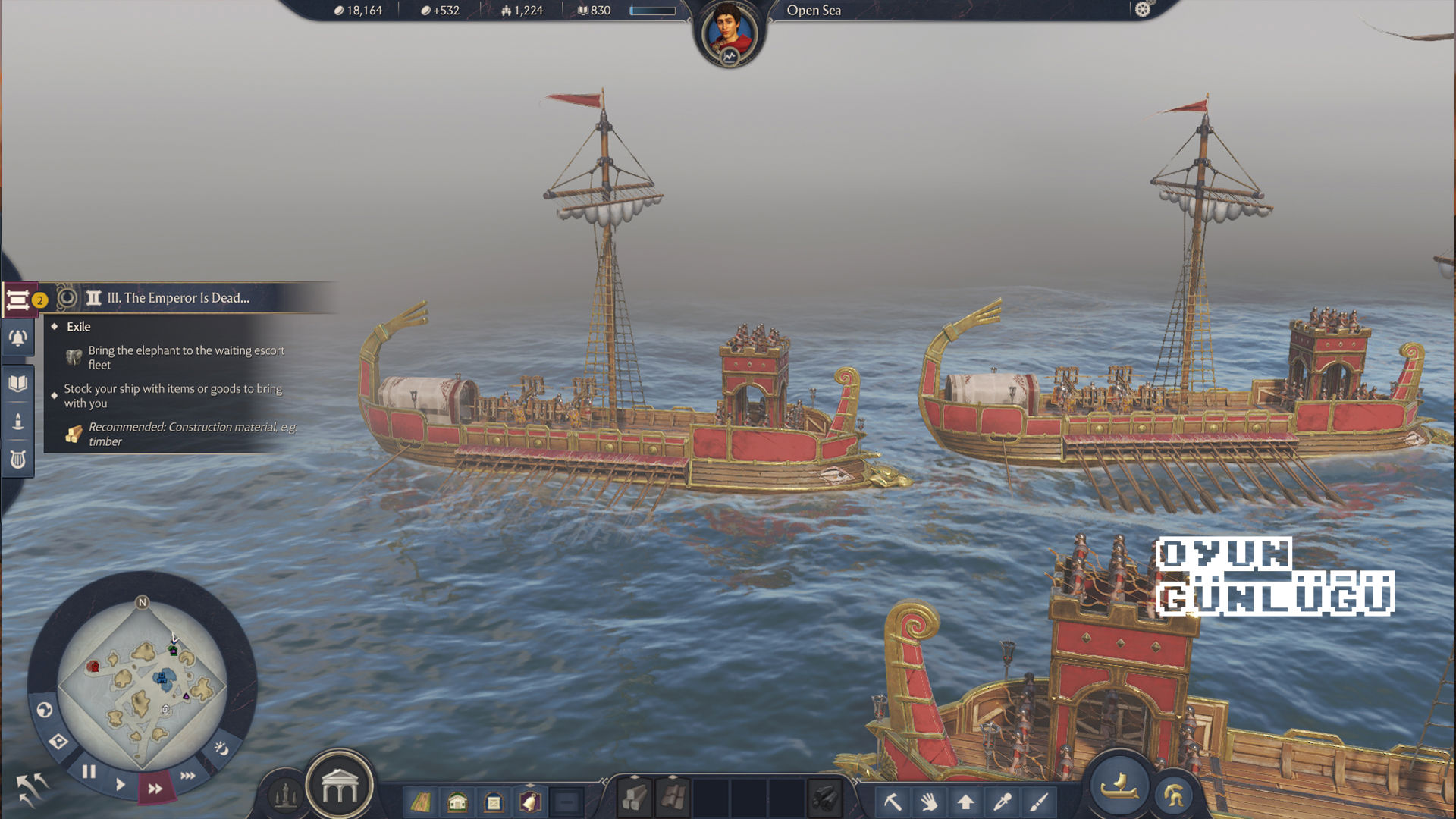The height and width of the screenshot is (819, 1456).
Task: Open the open-book codex icon
Action: coord(18,383)
